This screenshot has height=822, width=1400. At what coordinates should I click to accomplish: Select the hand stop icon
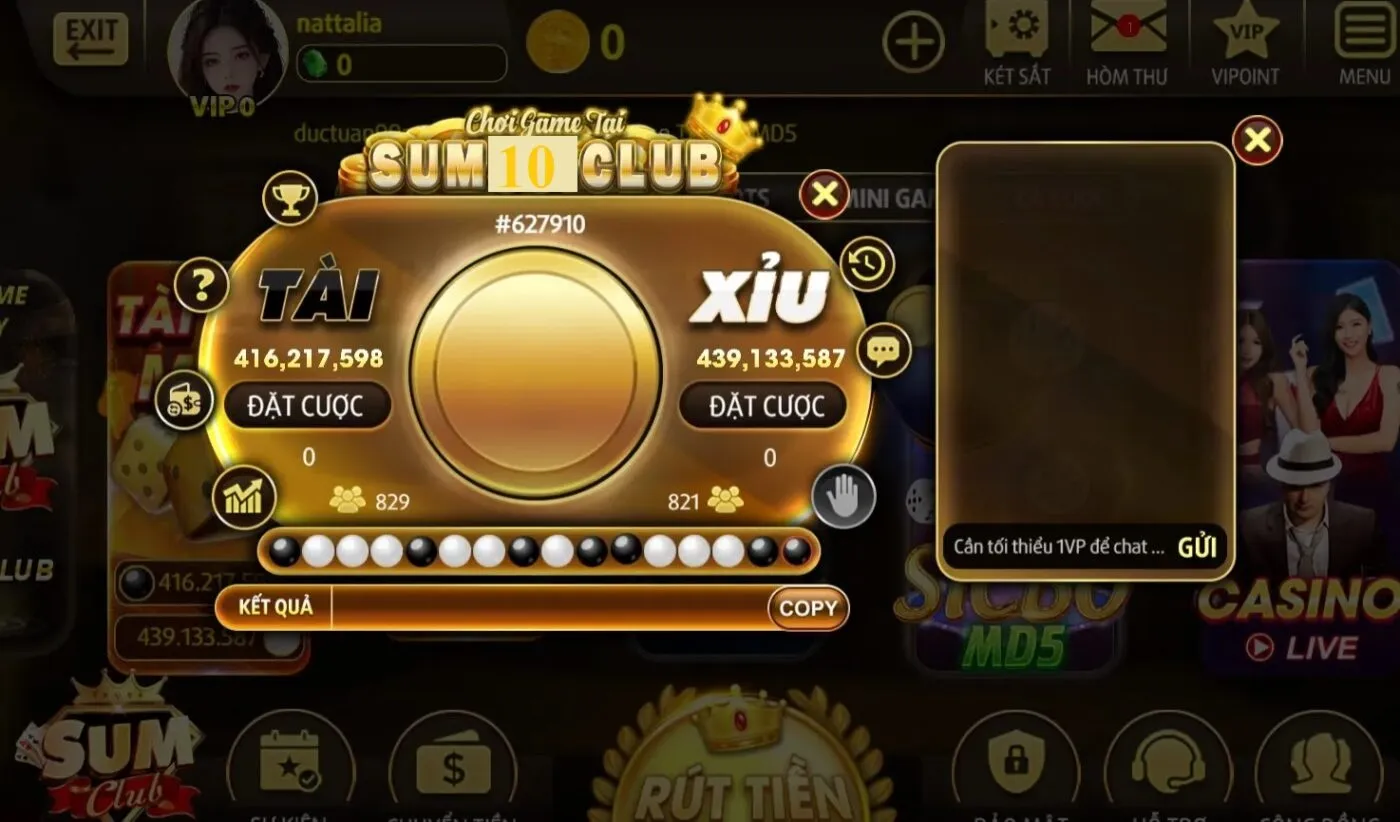click(844, 495)
